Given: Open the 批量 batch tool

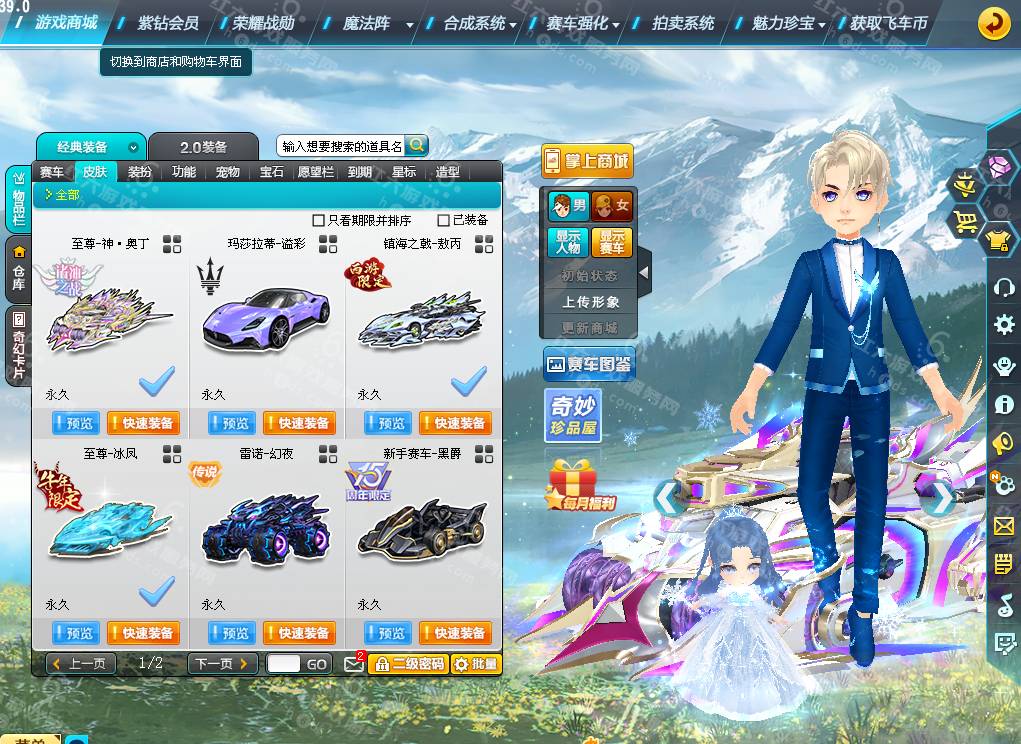Looking at the screenshot, I should pyautogui.click(x=476, y=663).
